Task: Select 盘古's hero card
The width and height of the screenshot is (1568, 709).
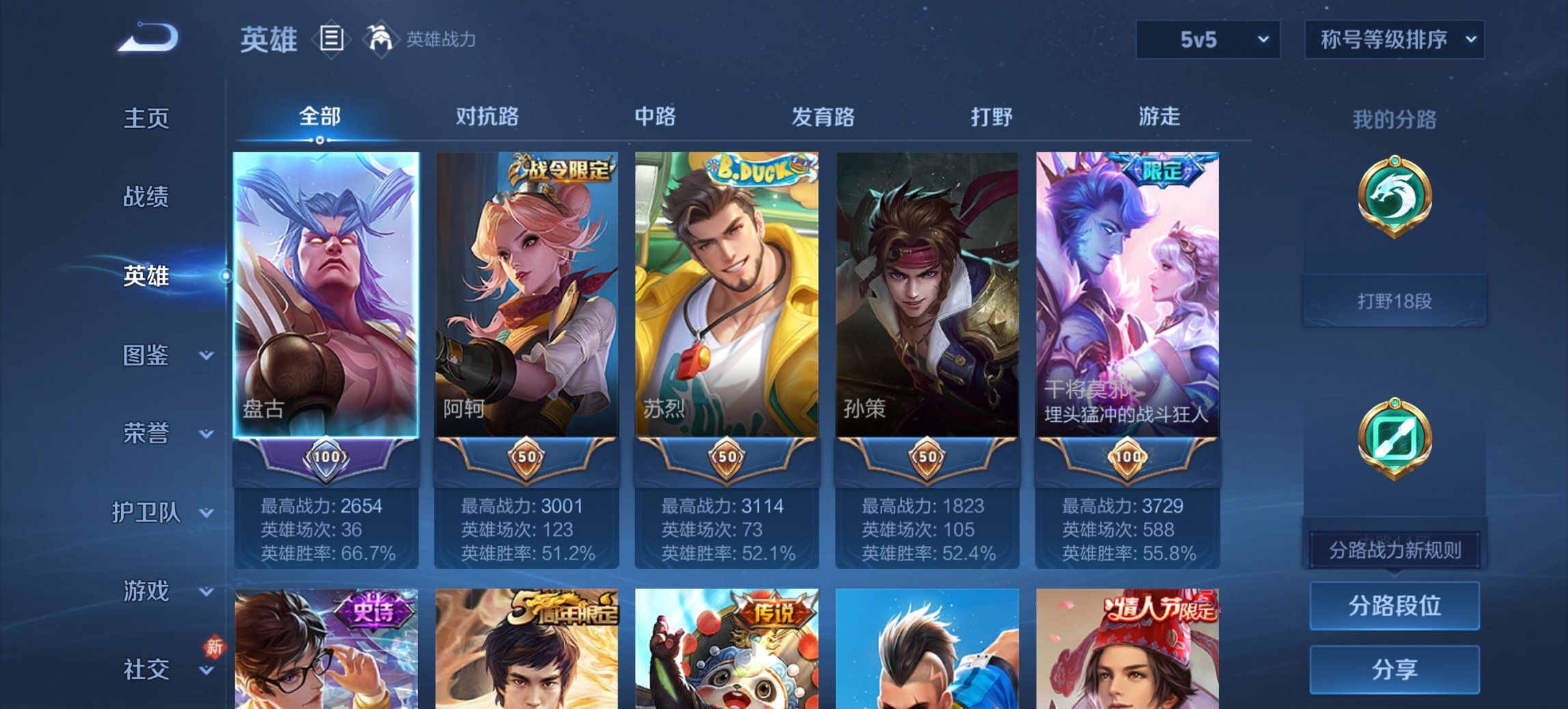Action: pos(325,294)
